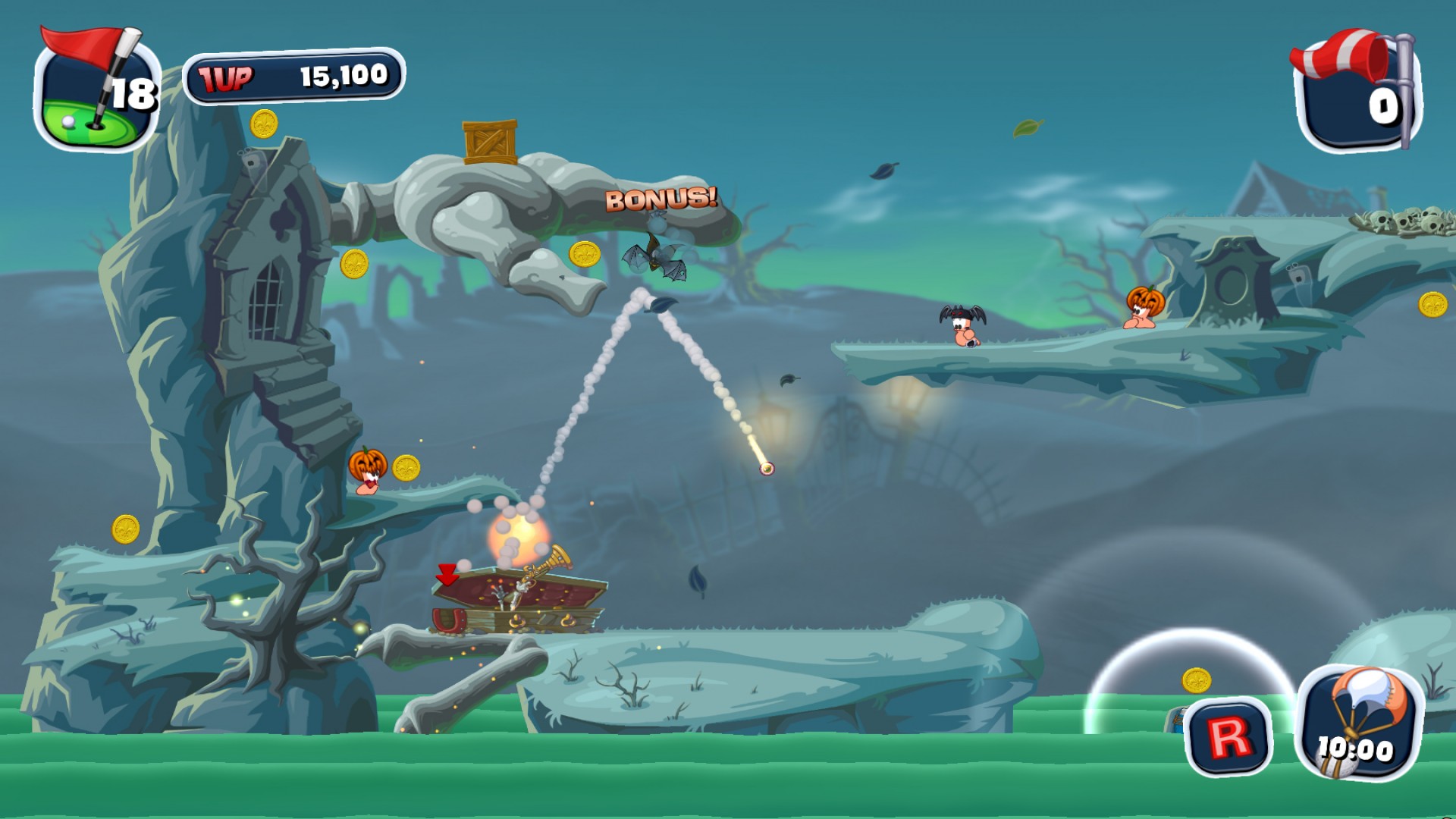Screen dimensions: 1456x819
Task: Open the wooden crate on the bone platform
Action: point(489,143)
